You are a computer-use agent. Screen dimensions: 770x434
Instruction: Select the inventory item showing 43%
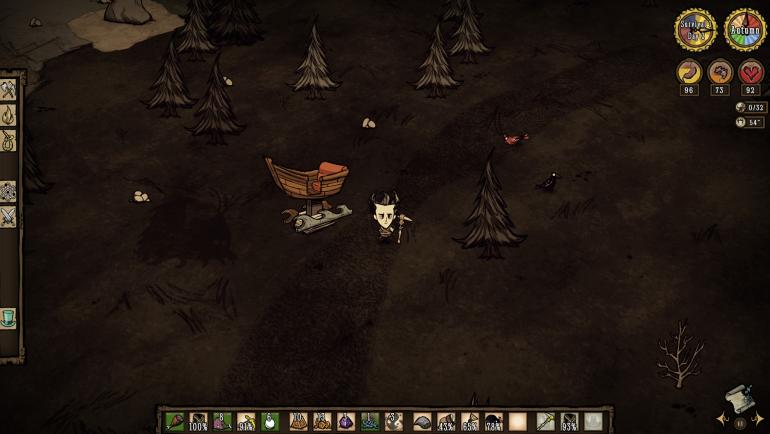(446, 421)
